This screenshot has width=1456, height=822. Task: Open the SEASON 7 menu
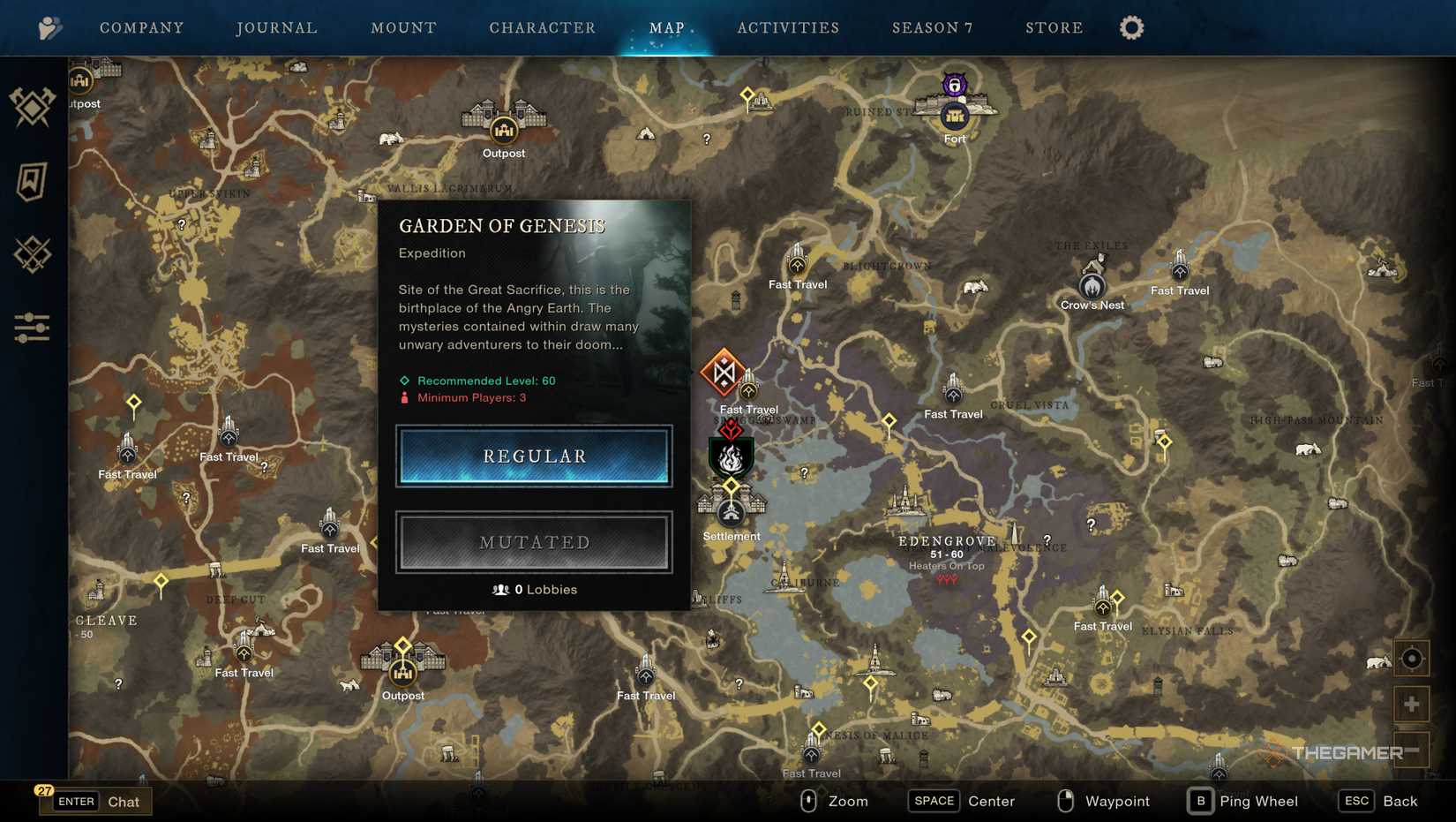(932, 27)
